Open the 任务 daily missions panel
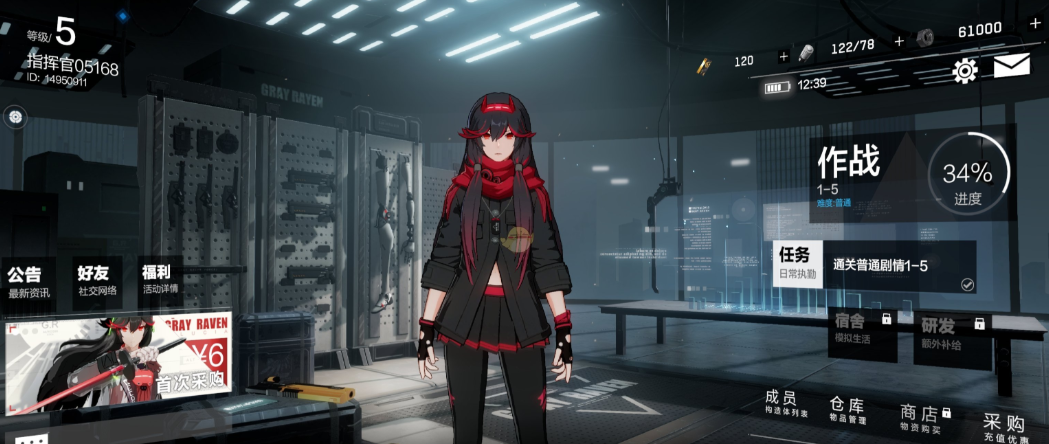This screenshot has width=1049, height=444. coord(874,265)
